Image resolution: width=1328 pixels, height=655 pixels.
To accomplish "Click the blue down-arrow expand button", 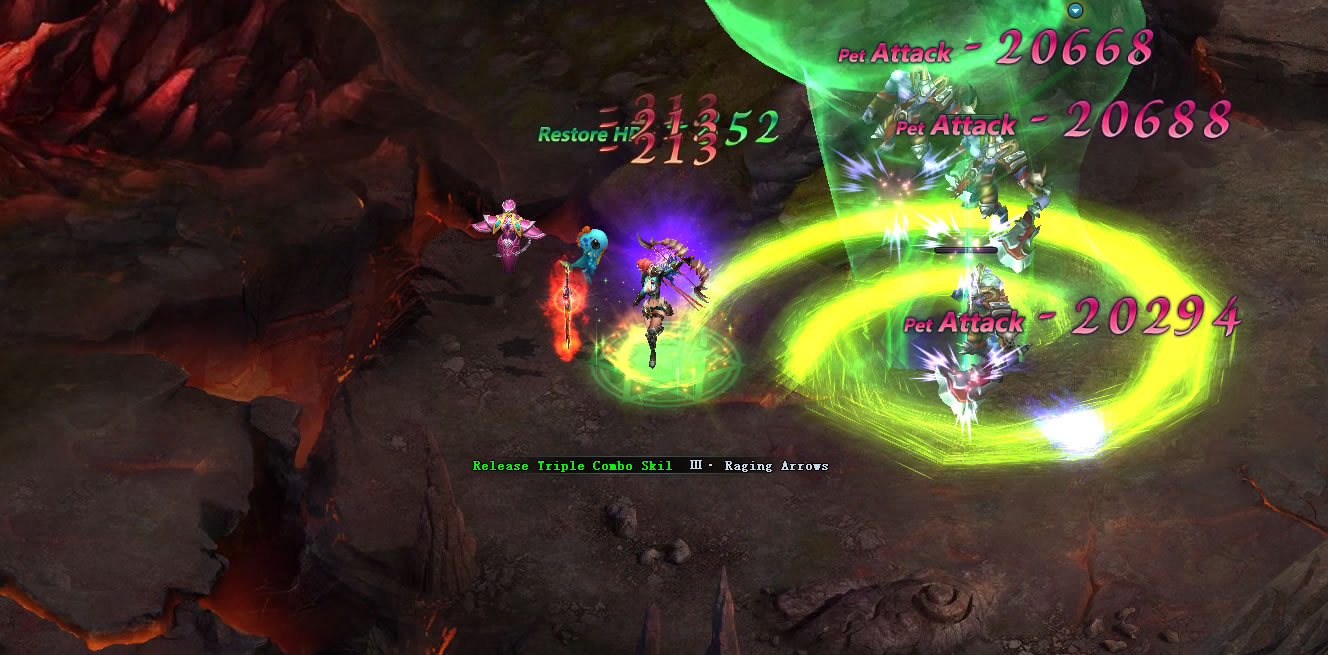I will (x=1076, y=11).
